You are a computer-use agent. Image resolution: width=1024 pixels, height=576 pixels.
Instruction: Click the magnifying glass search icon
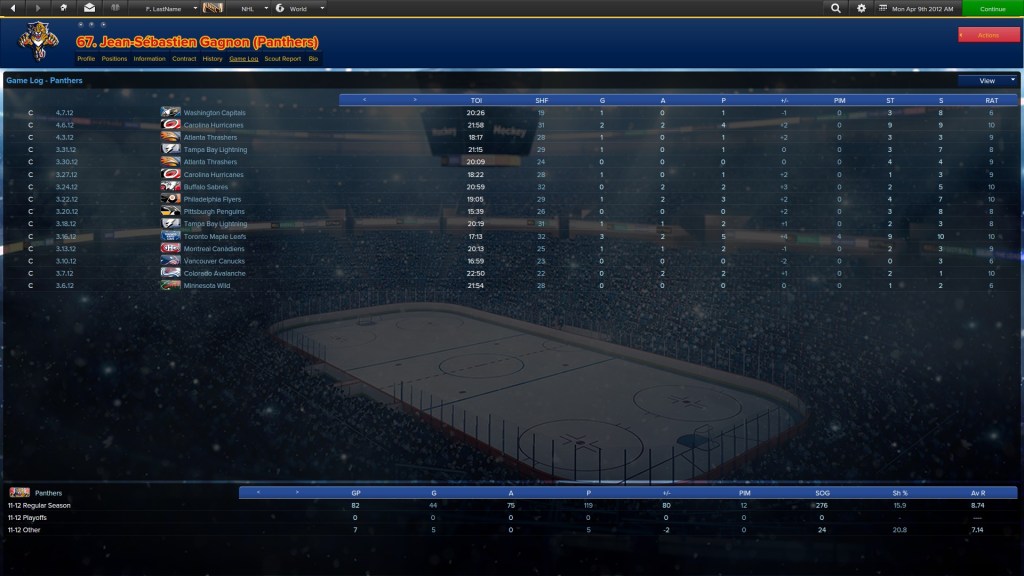pos(836,8)
